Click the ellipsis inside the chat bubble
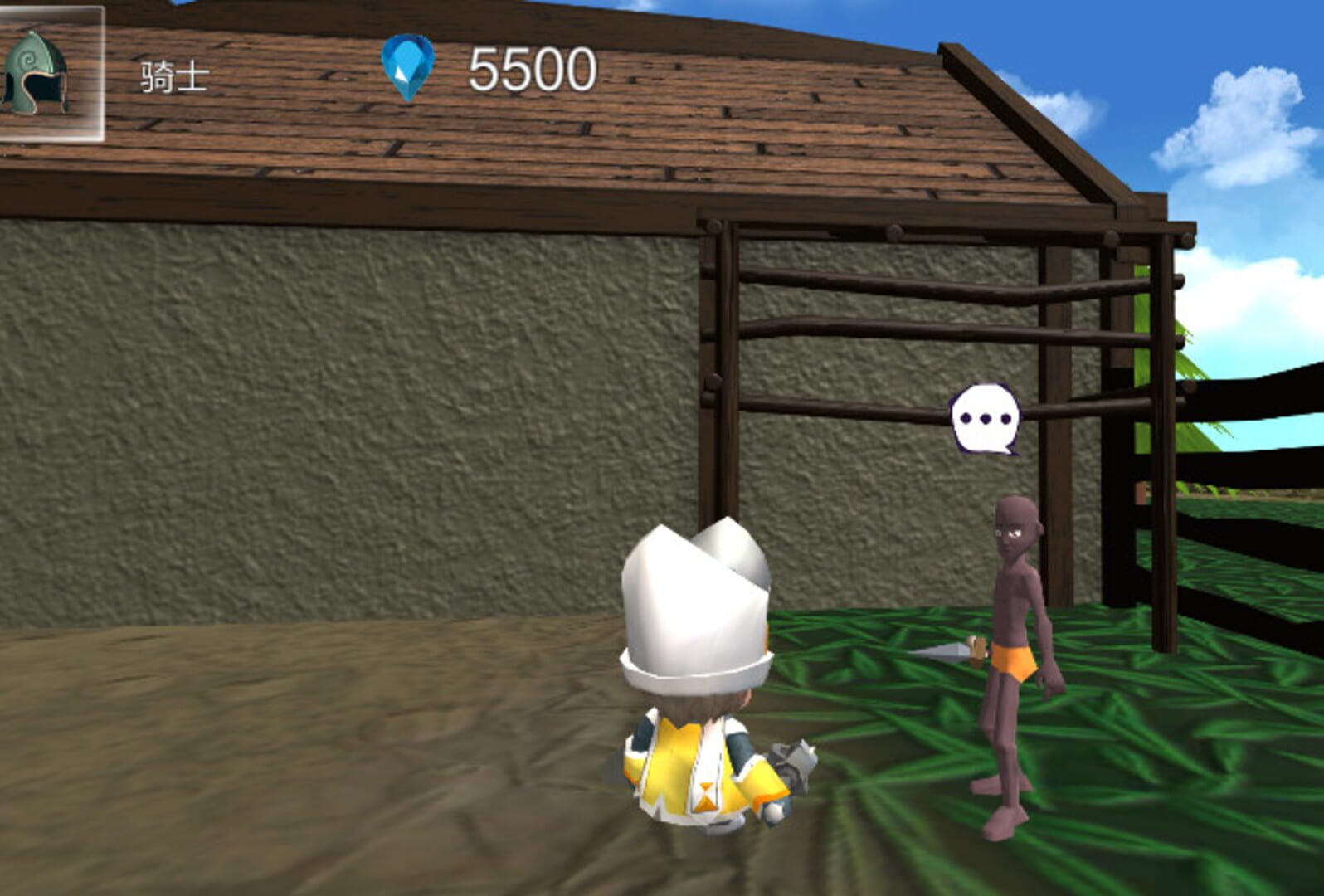 (x=983, y=416)
